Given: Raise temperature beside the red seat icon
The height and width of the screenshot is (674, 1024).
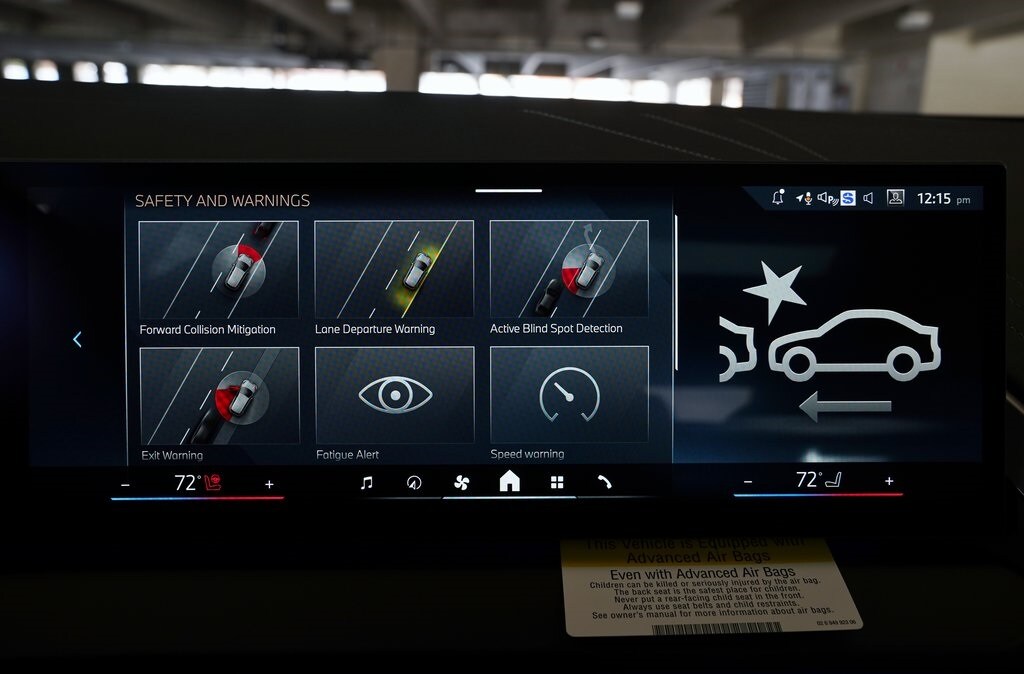Looking at the screenshot, I should (269, 484).
